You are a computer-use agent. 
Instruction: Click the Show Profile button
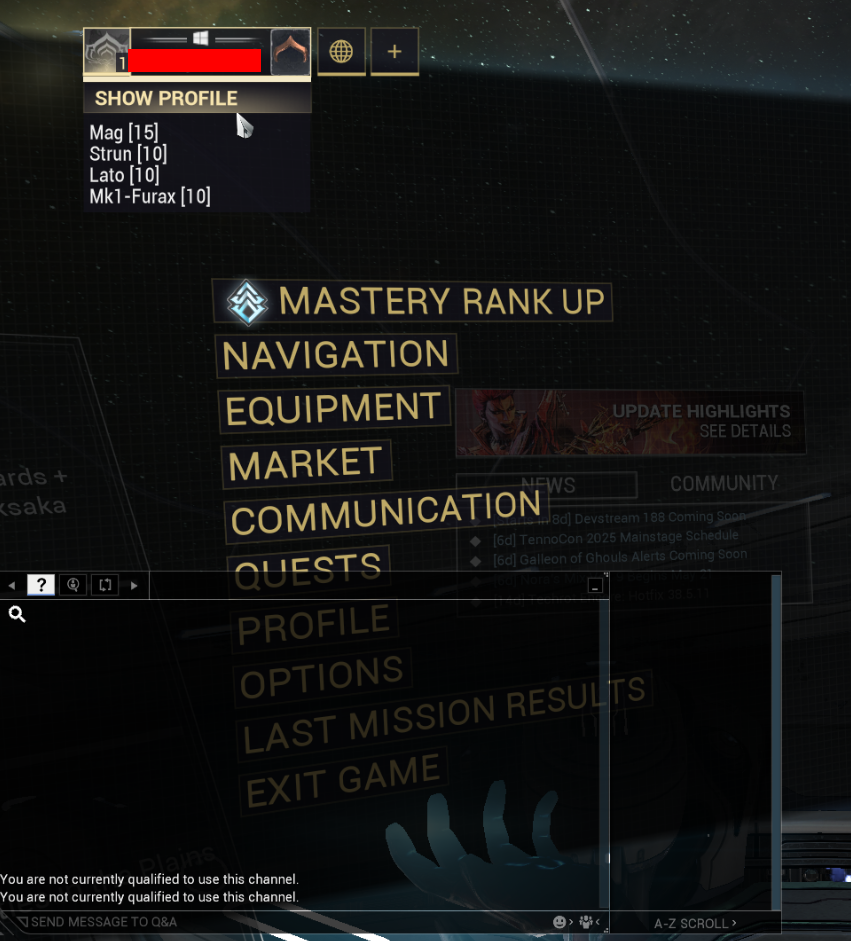tap(166, 98)
